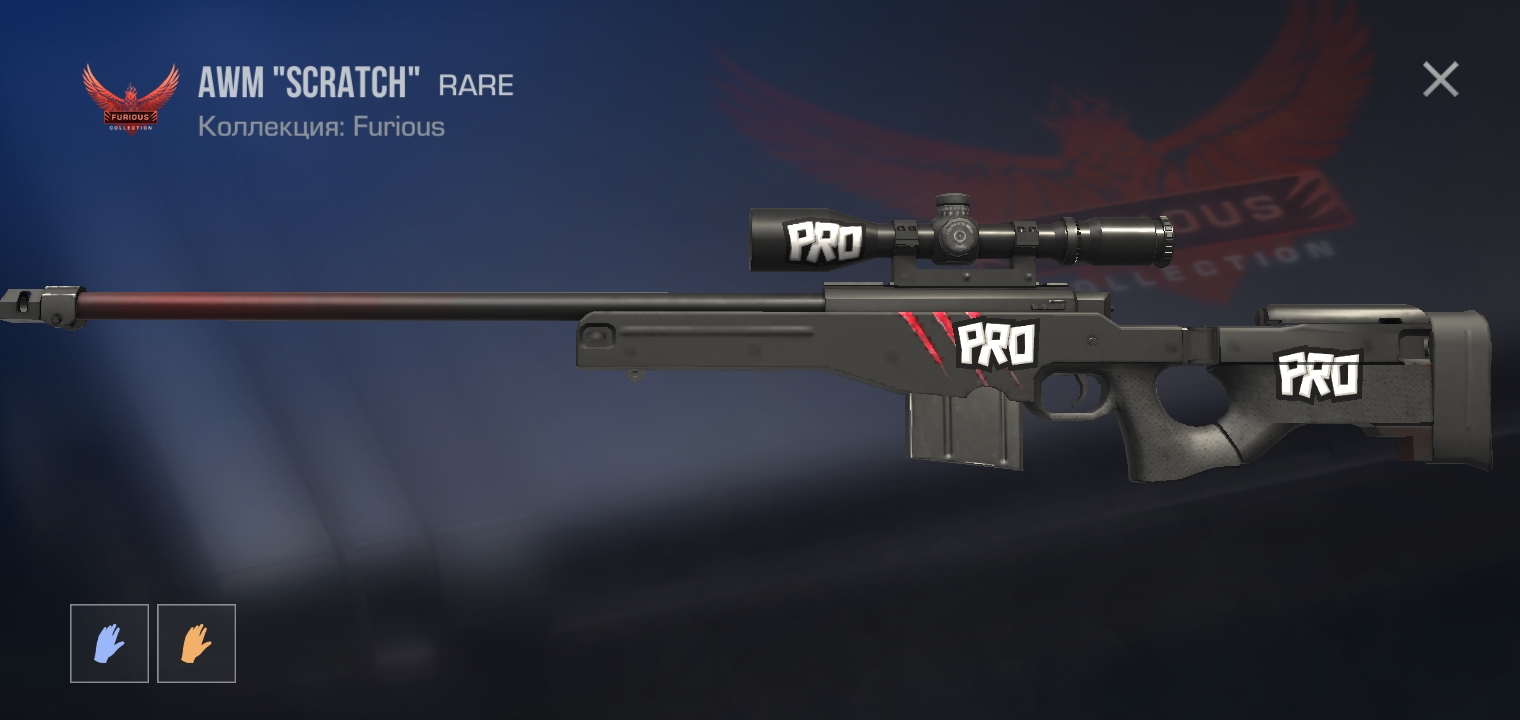Close the AWM Scratch skin preview
Image resolution: width=1520 pixels, height=720 pixels.
click(1440, 79)
